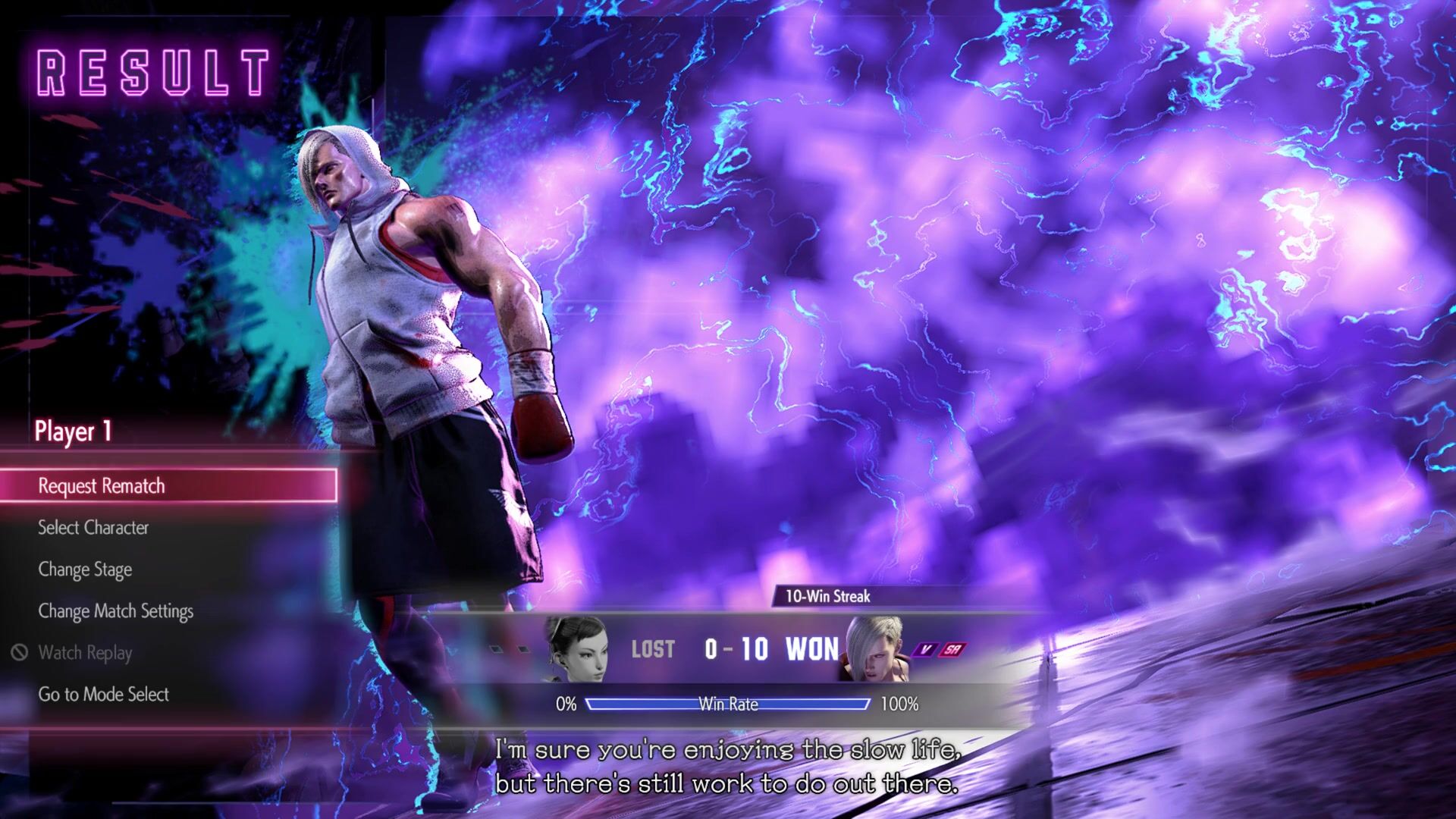
Task: Open Change Match Settings
Action: 115,611
